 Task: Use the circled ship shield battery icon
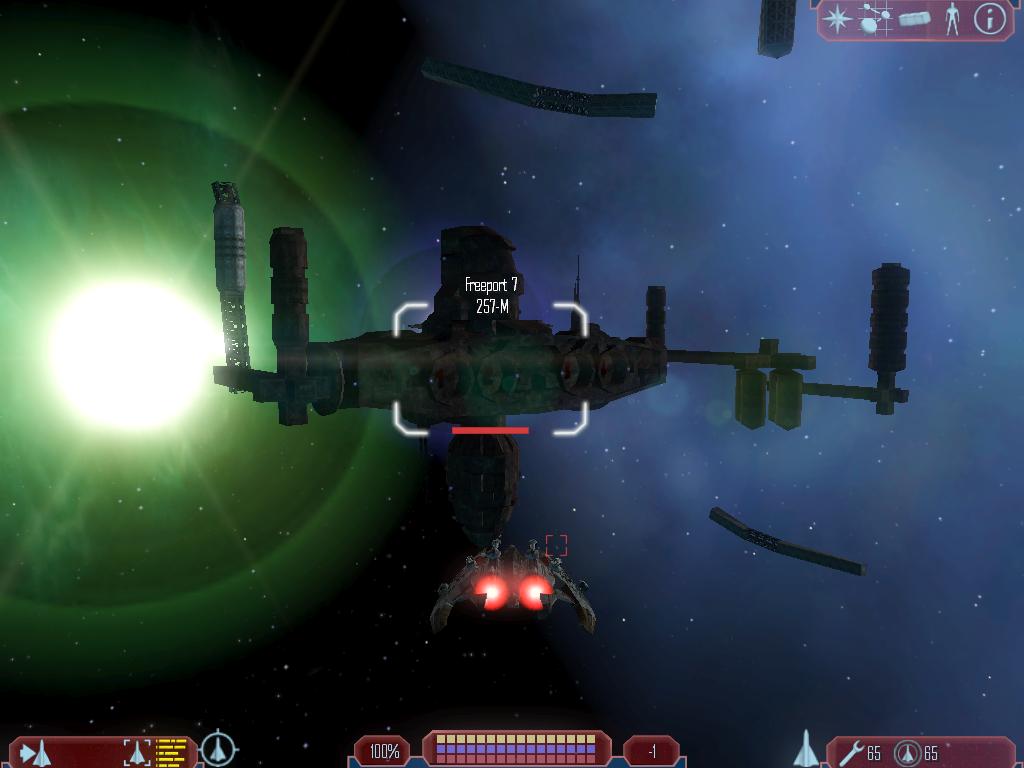(x=907, y=752)
